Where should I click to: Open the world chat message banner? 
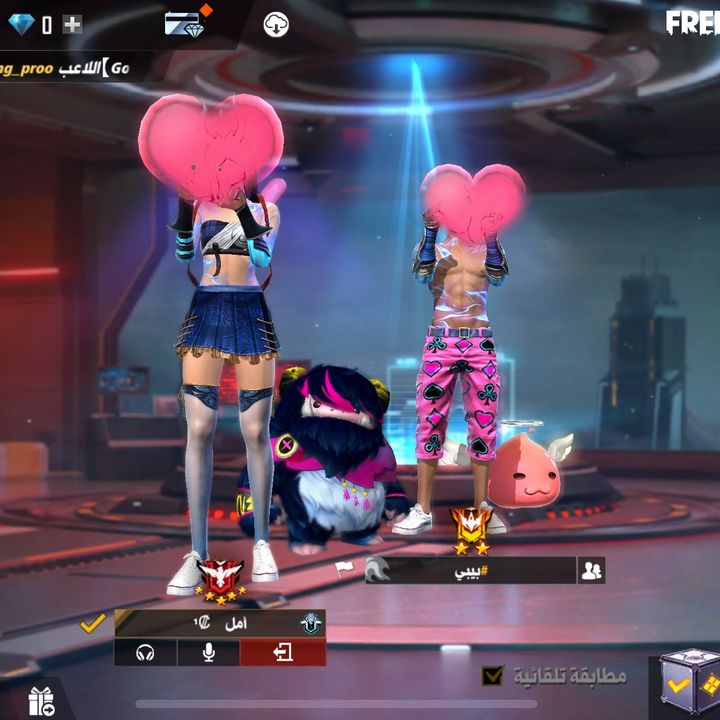tap(65, 68)
